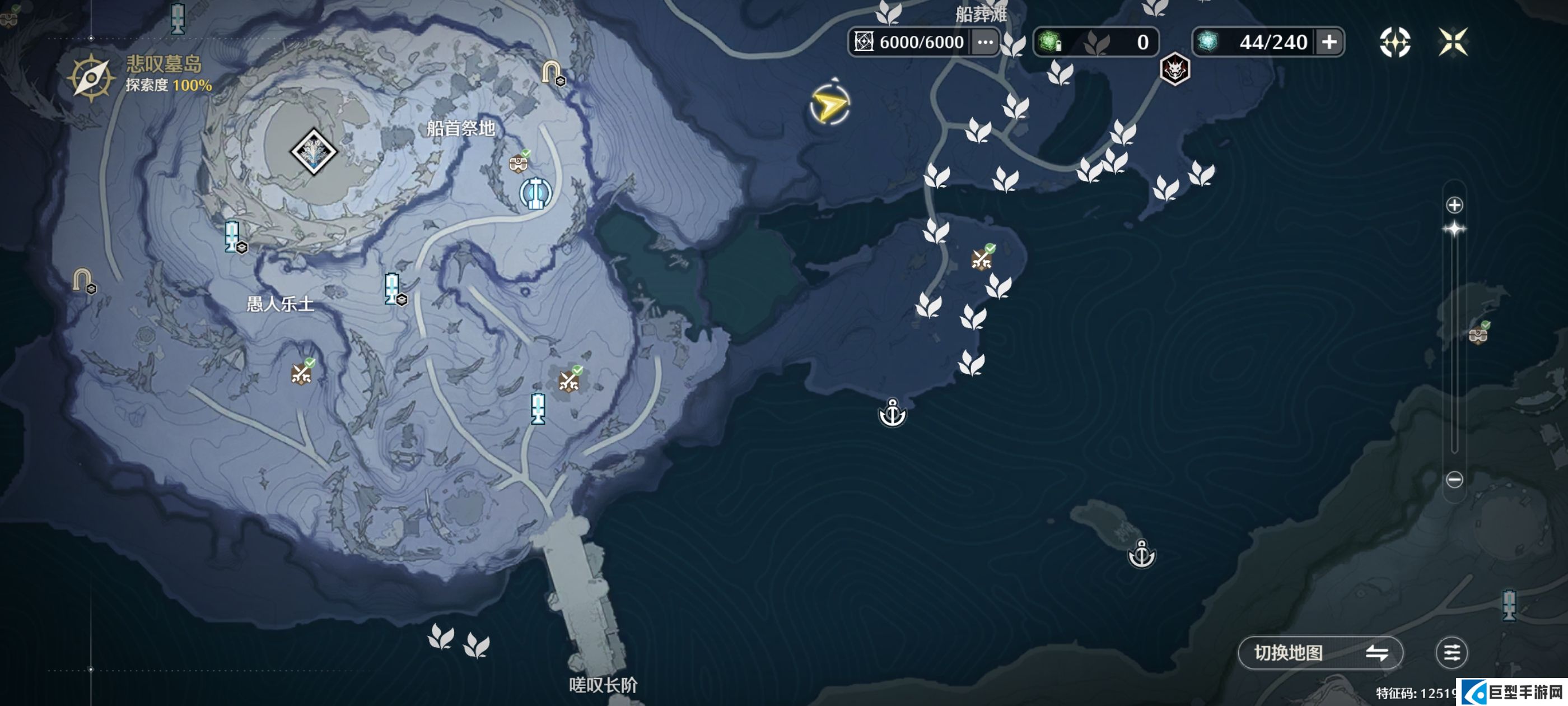Click the crosshair icon in the top bar
The width and height of the screenshot is (1568, 706).
point(1394,42)
